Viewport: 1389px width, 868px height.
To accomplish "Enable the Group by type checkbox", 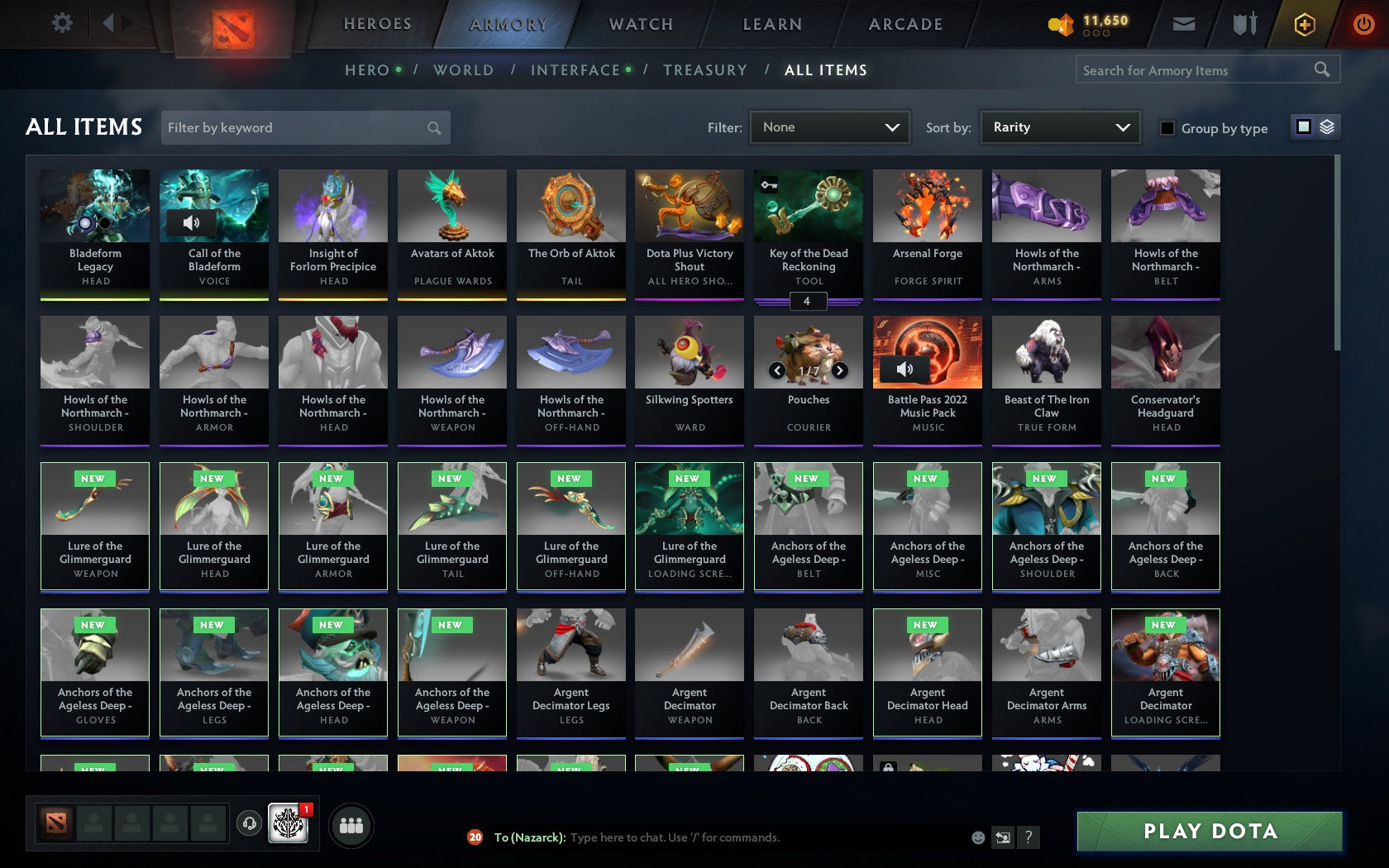I will coord(1167,129).
